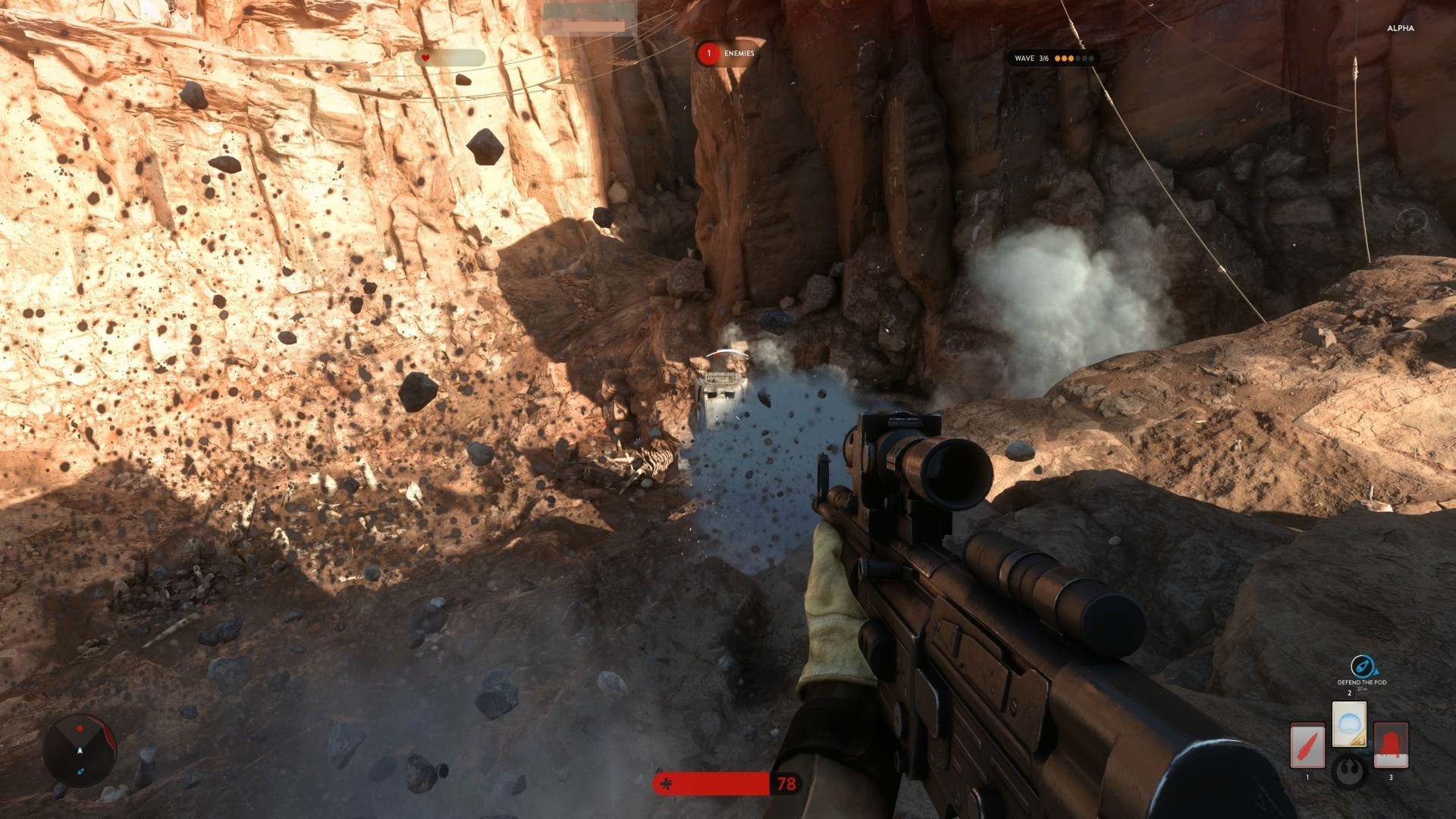Toggle the fourth wave progress dot
This screenshot has height=819, width=1456.
[x=1078, y=58]
